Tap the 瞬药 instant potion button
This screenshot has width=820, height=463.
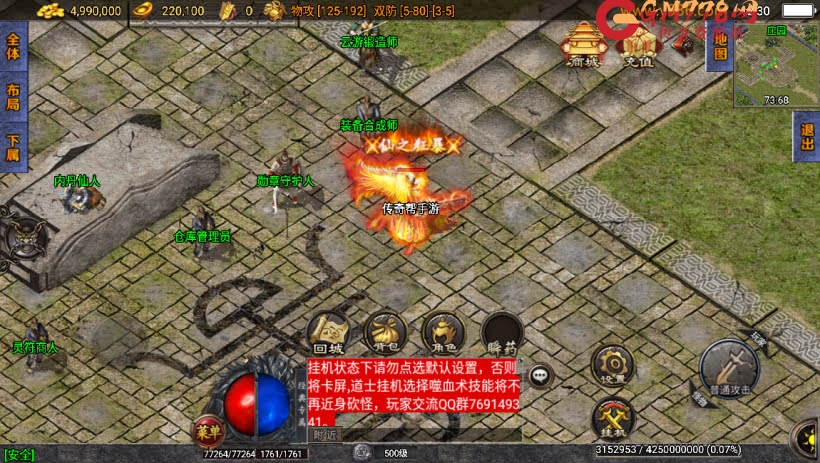500,334
